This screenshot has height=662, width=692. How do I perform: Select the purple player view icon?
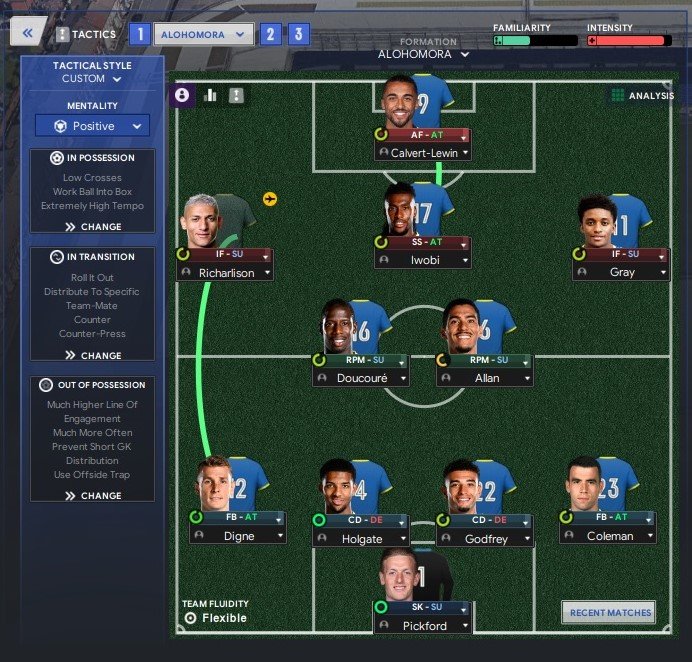(x=183, y=95)
